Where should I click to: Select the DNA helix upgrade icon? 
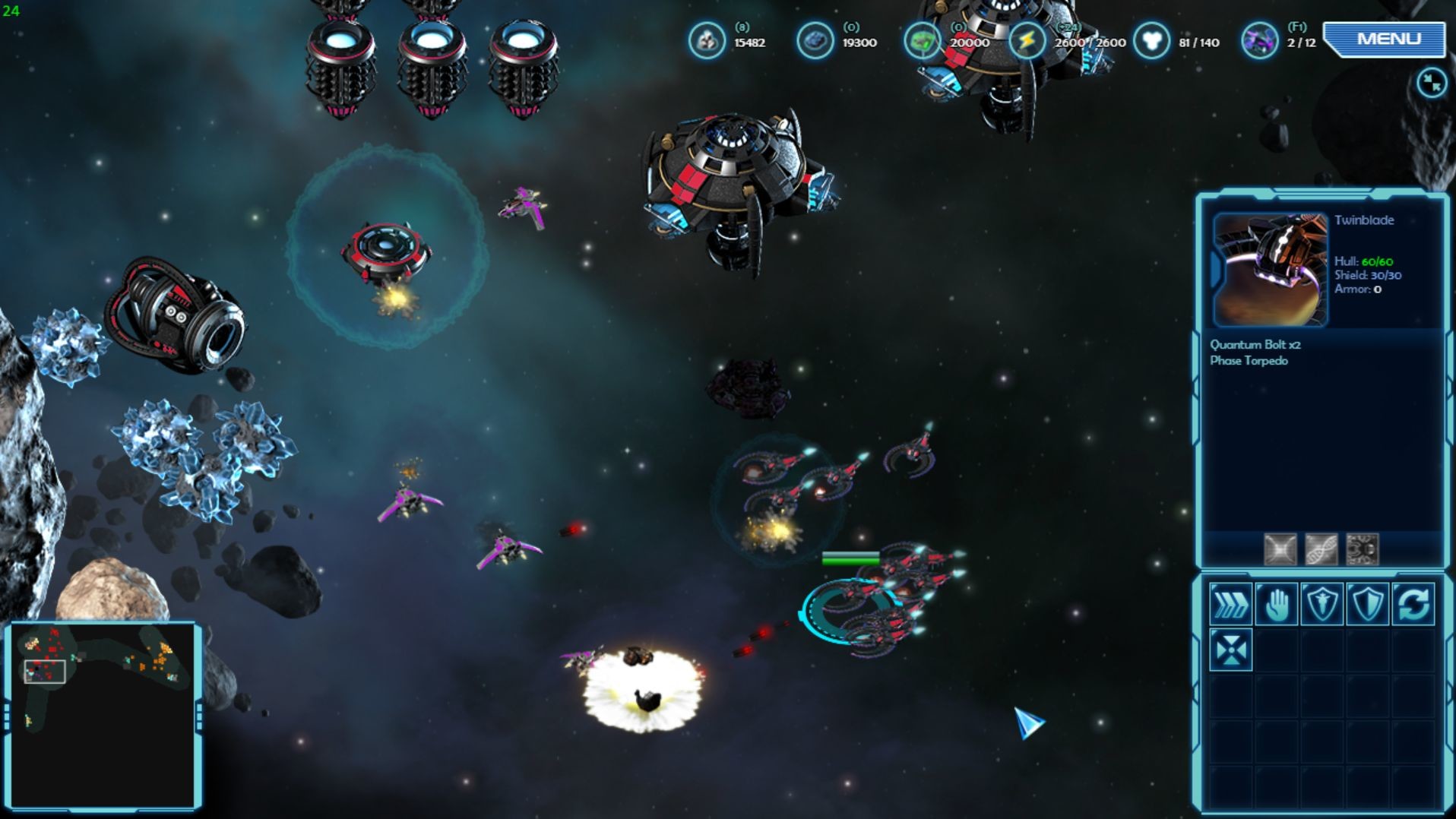1321,549
